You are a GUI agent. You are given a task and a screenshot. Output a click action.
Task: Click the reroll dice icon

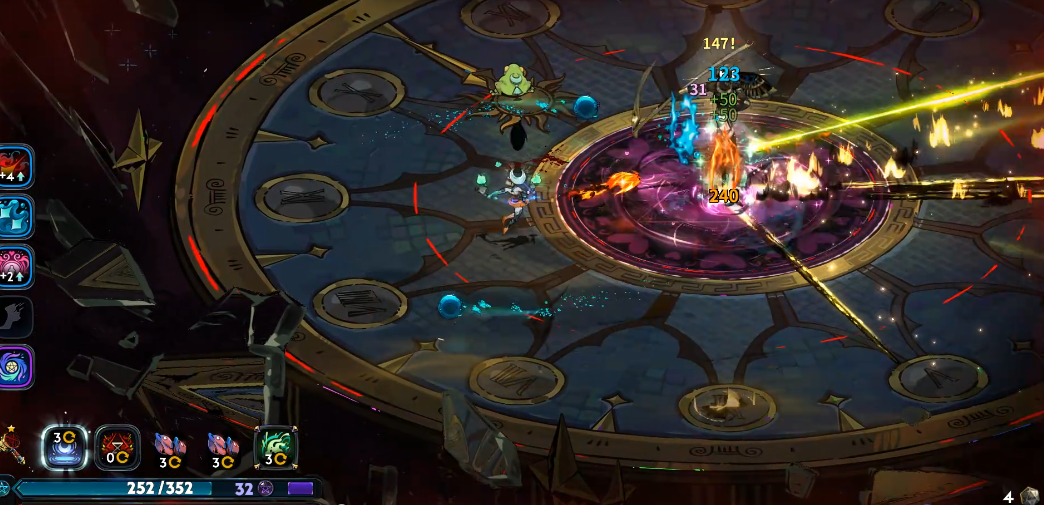click(x=1030, y=495)
